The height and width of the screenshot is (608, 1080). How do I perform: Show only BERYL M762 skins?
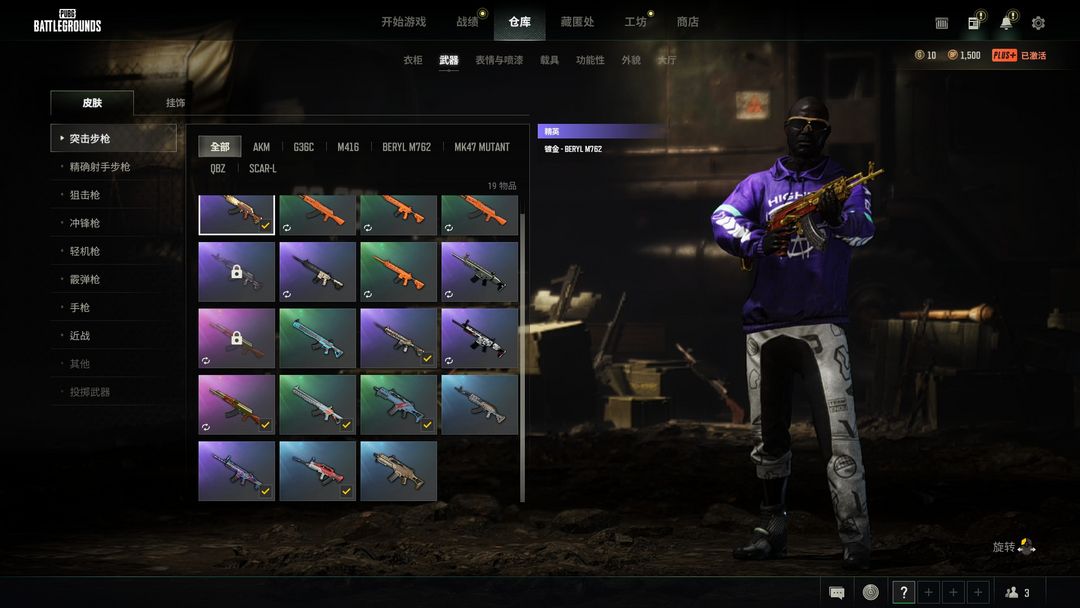tap(406, 147)
